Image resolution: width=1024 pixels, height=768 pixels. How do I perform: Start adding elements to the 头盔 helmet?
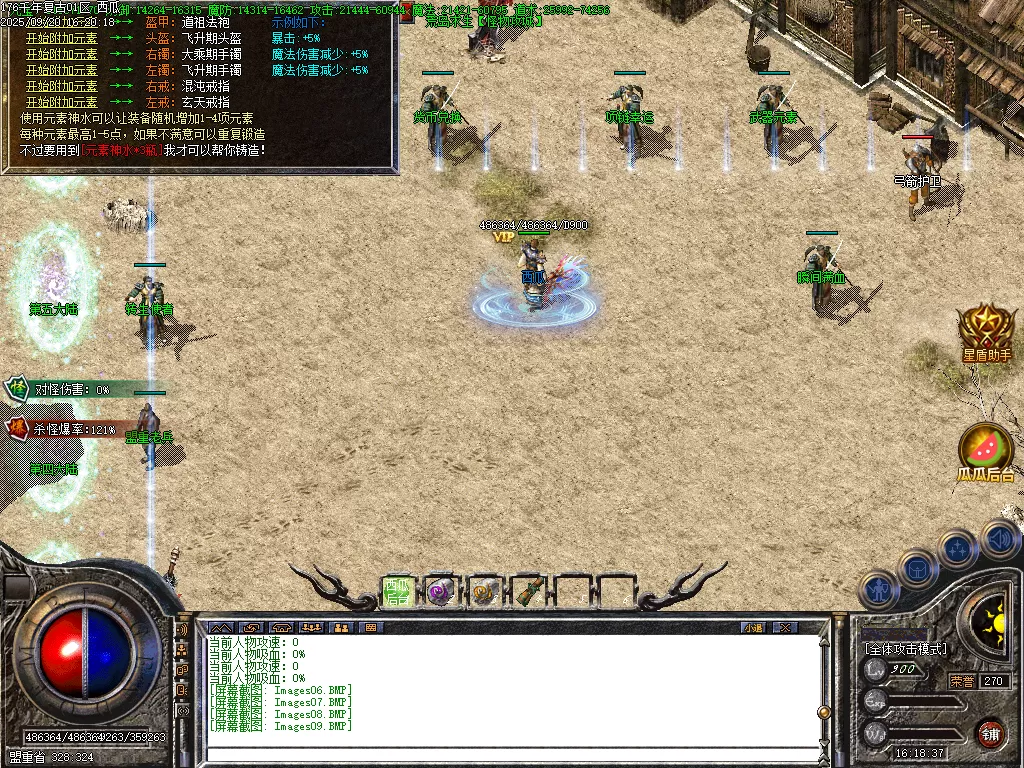[x=61, y=38]
